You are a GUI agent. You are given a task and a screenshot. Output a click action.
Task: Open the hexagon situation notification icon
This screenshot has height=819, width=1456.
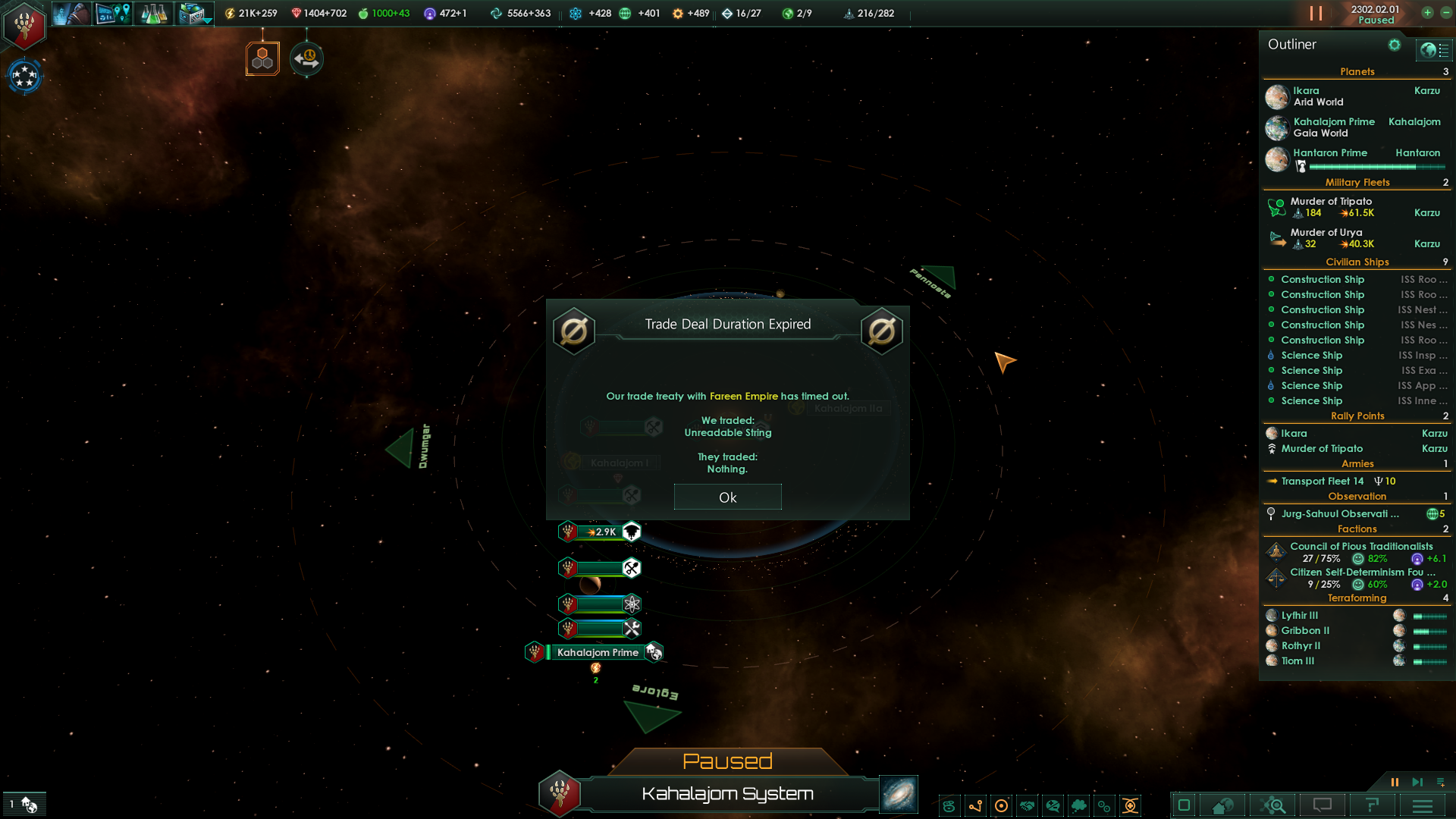[x=262, y=58]
